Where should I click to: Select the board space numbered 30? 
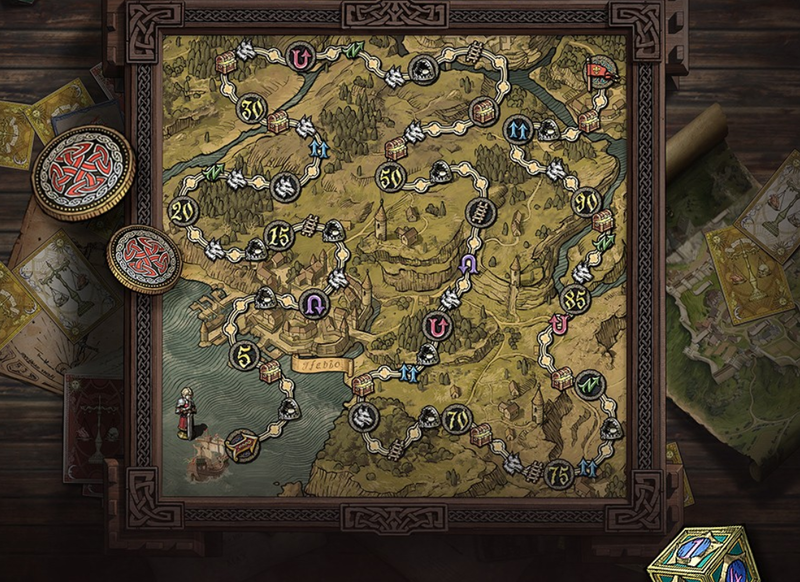(x=253, y=106)
